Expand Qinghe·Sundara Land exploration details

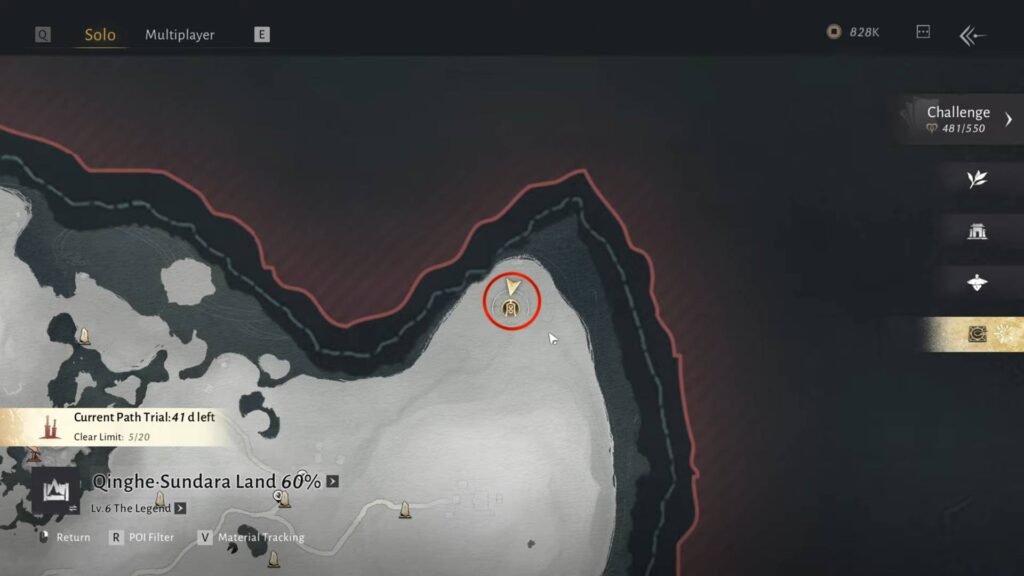click(x=332, y=482)
